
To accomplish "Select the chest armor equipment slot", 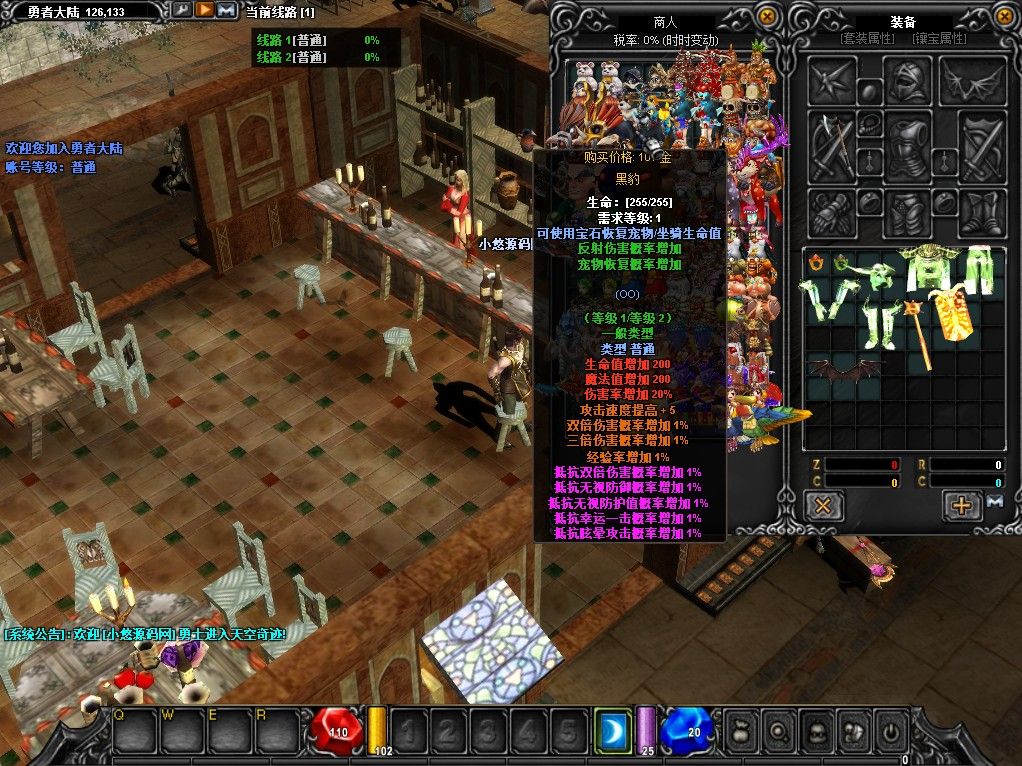I will click(x=908, y=146).
